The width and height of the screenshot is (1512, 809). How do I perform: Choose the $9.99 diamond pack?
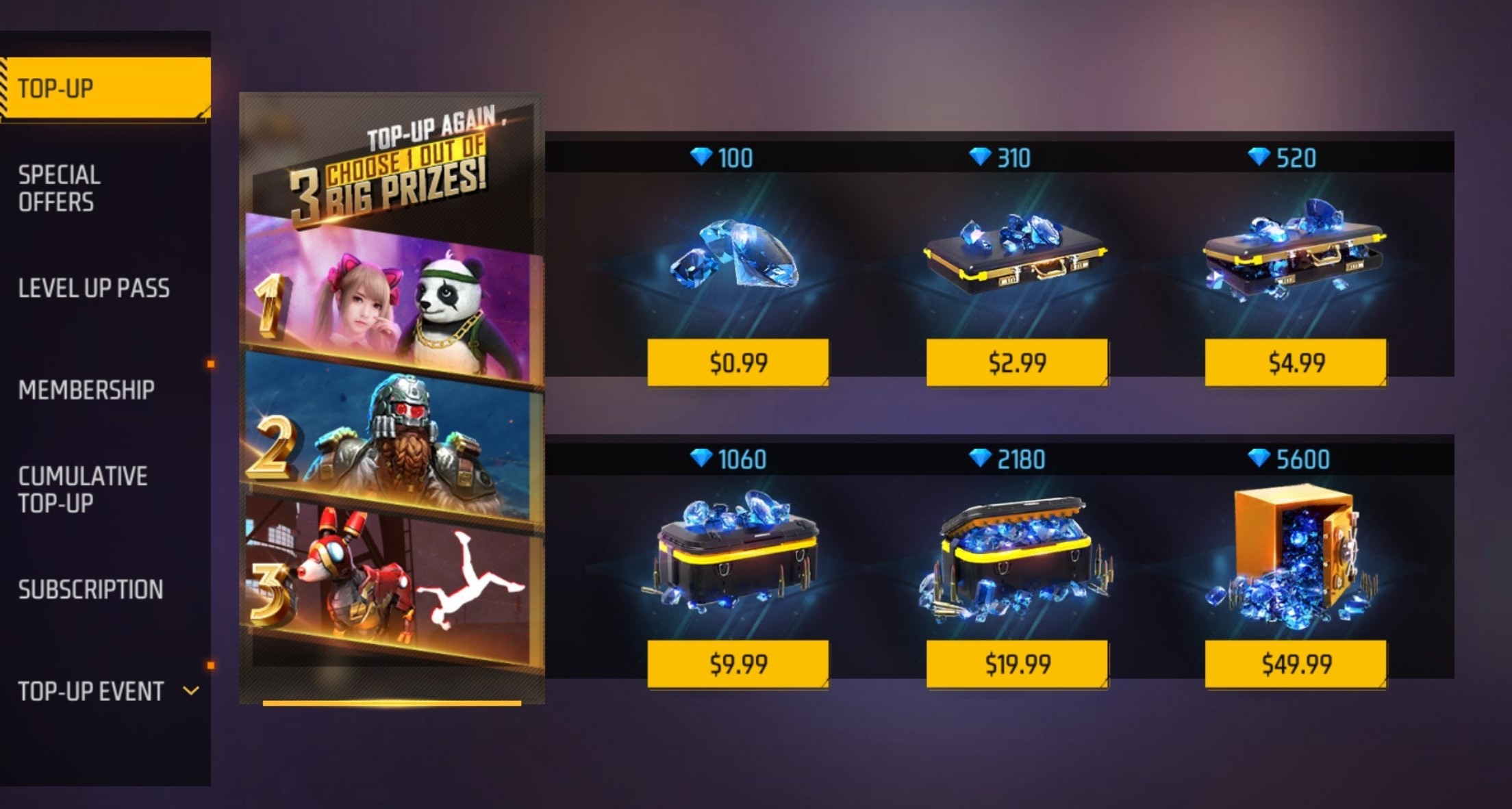738,663
